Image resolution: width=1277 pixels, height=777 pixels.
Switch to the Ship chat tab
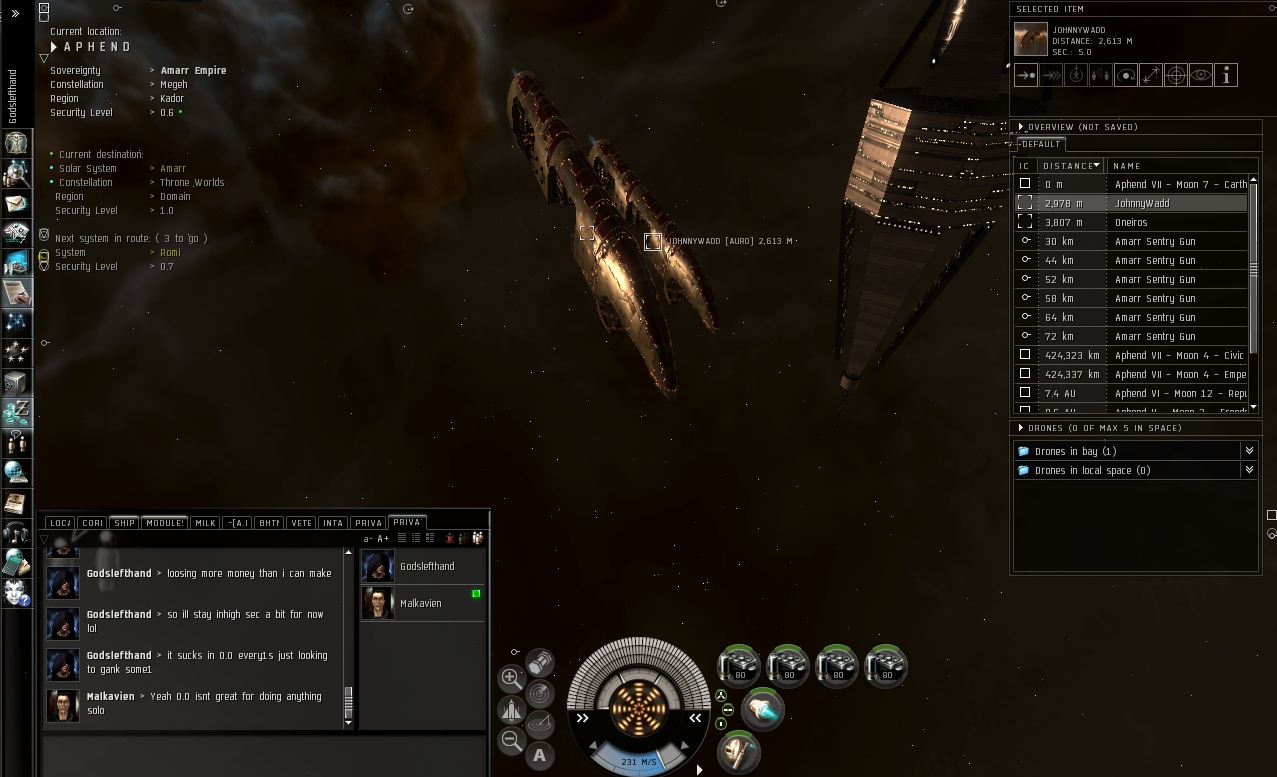click(124, 523)
